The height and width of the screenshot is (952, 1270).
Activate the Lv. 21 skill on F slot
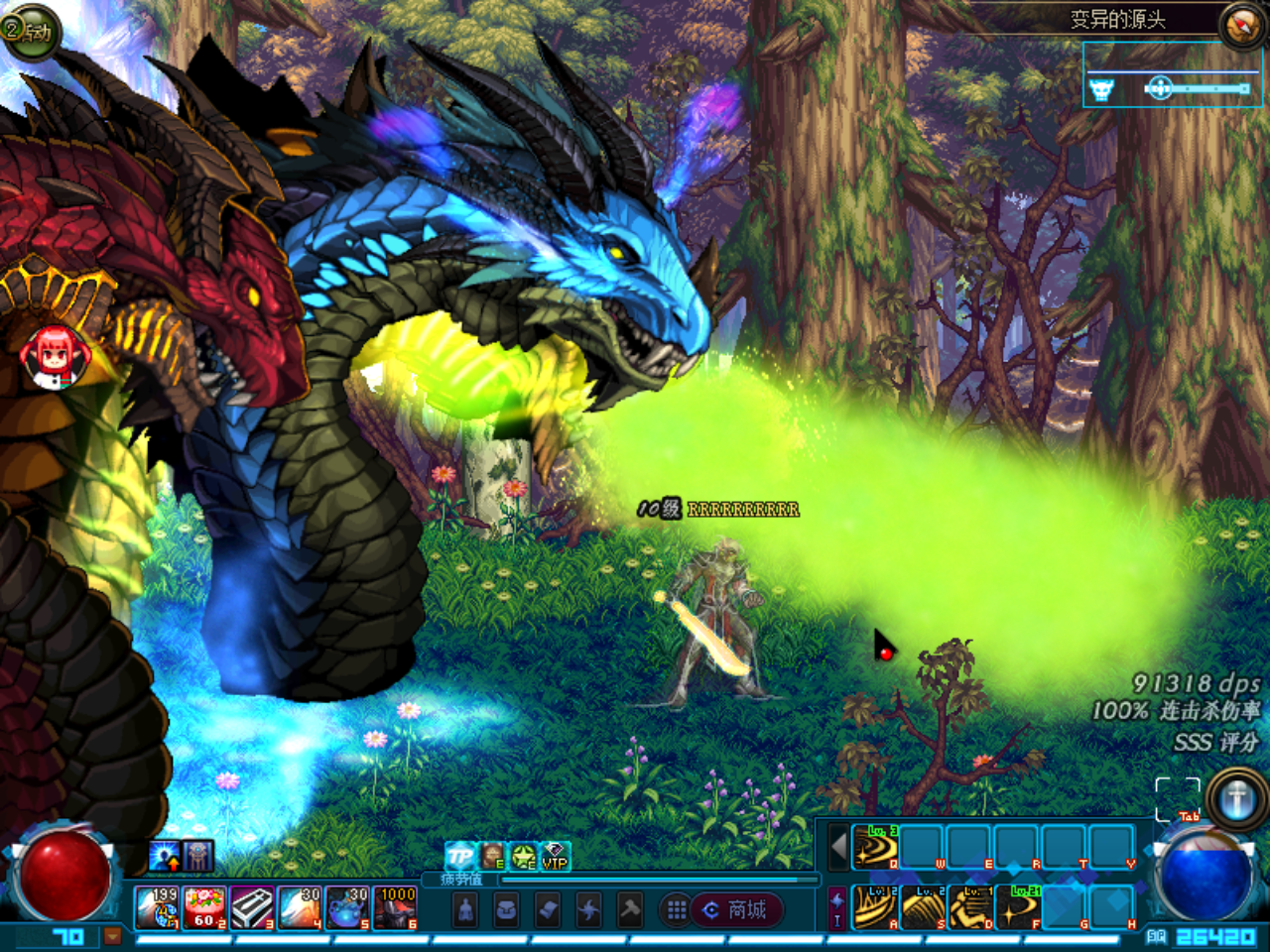[x=1018, y=906]
